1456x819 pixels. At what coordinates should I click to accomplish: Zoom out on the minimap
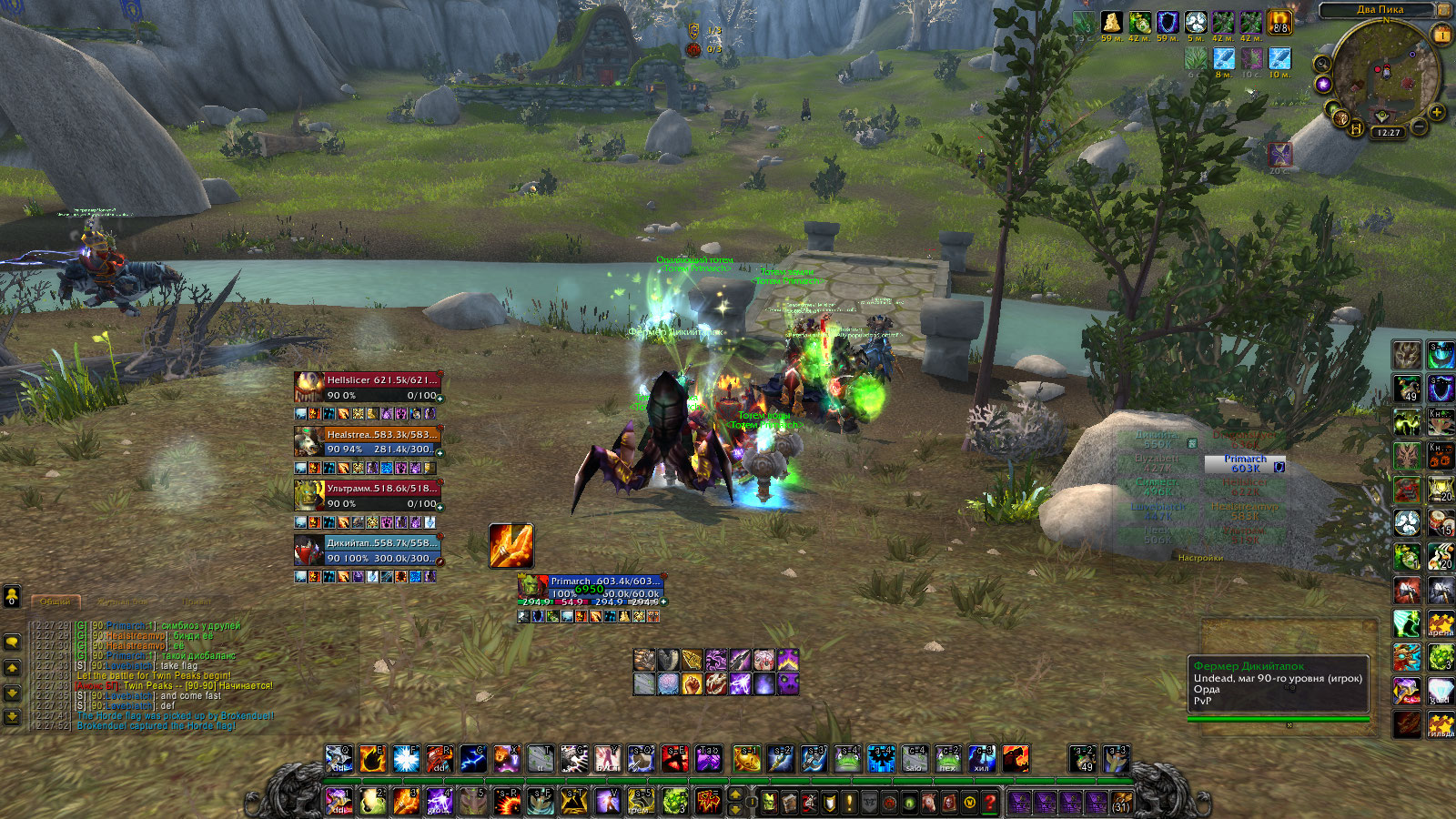pyautogui.click(x=1418, y=126)
